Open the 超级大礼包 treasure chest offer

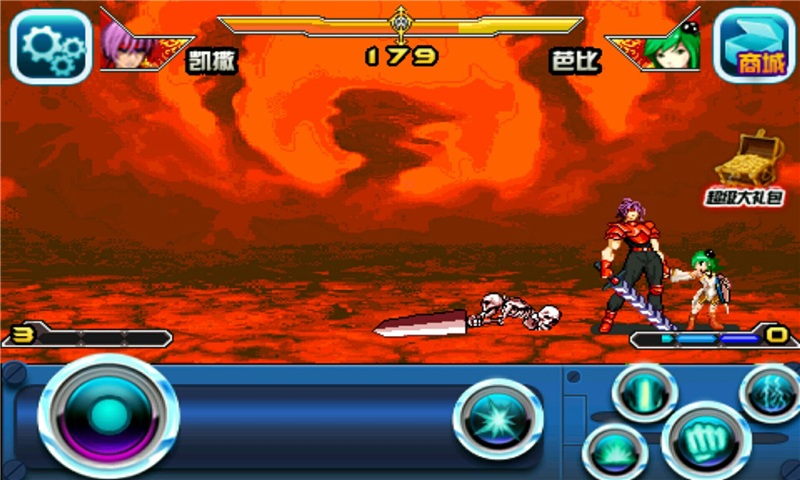759,167
